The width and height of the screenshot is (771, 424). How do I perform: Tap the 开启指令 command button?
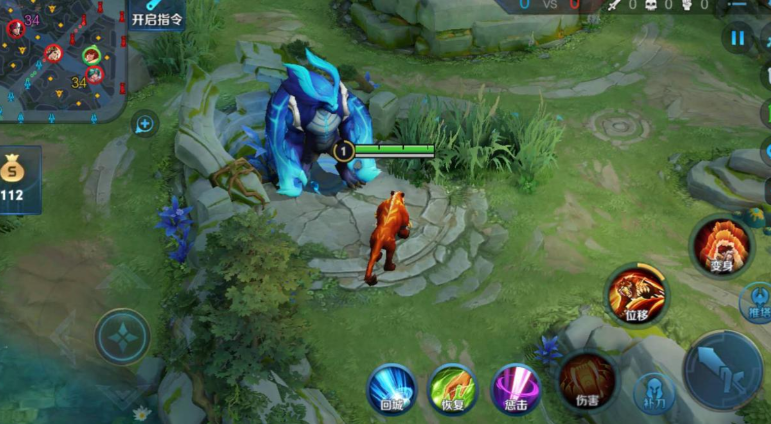point(157,15)
